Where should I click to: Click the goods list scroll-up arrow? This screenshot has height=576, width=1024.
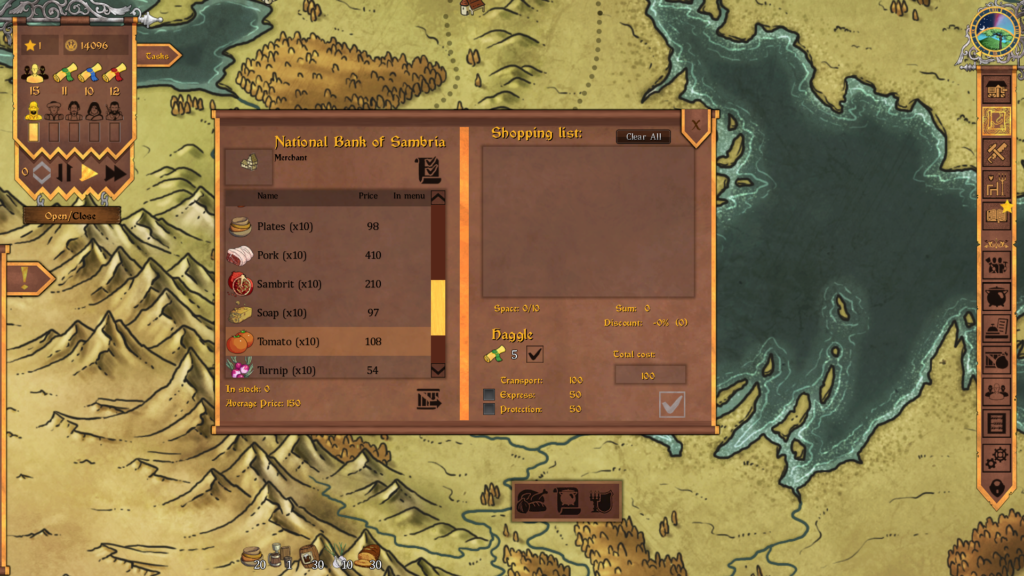(437, 197)
